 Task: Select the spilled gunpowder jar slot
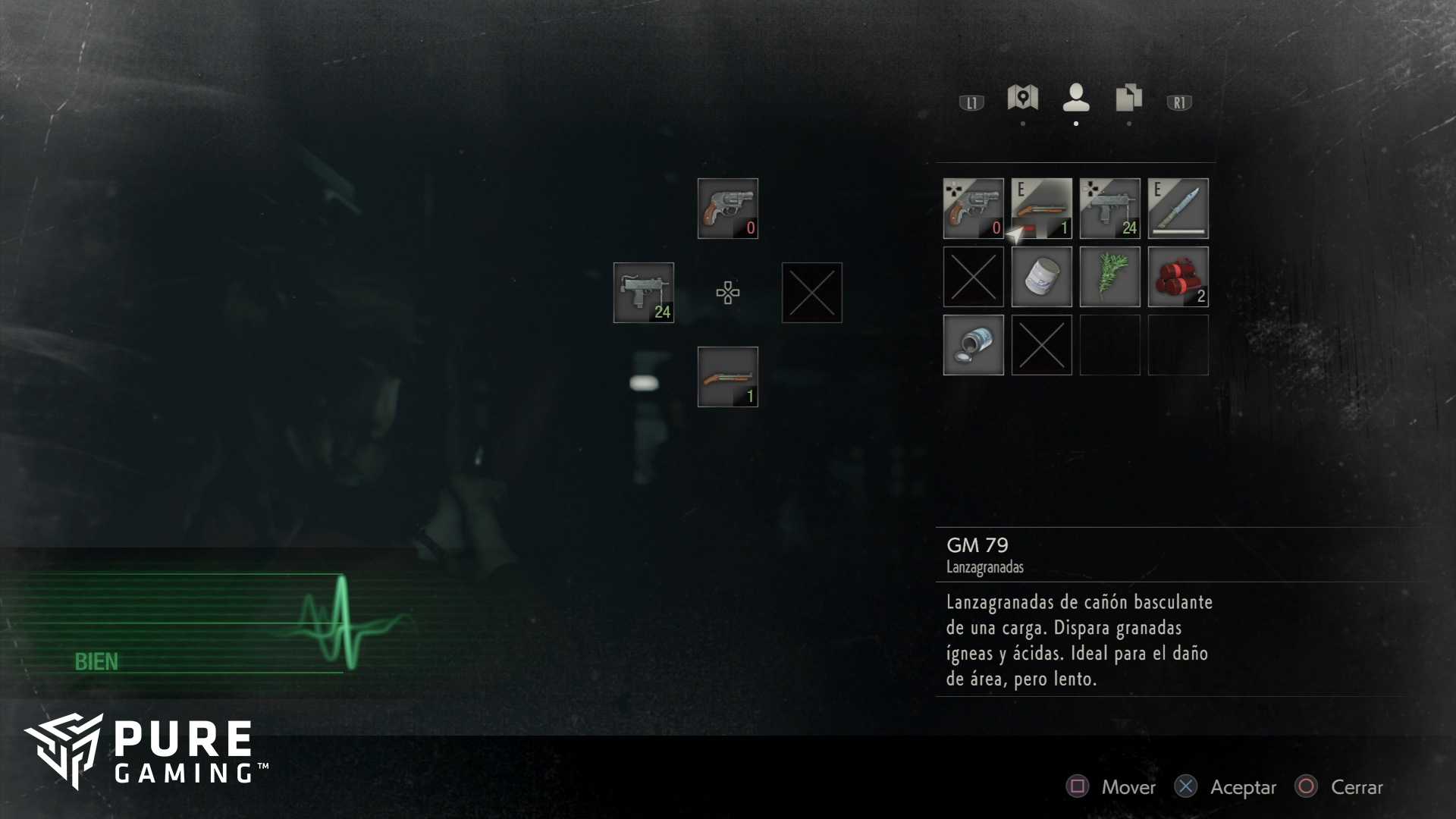tap(973, 345)
